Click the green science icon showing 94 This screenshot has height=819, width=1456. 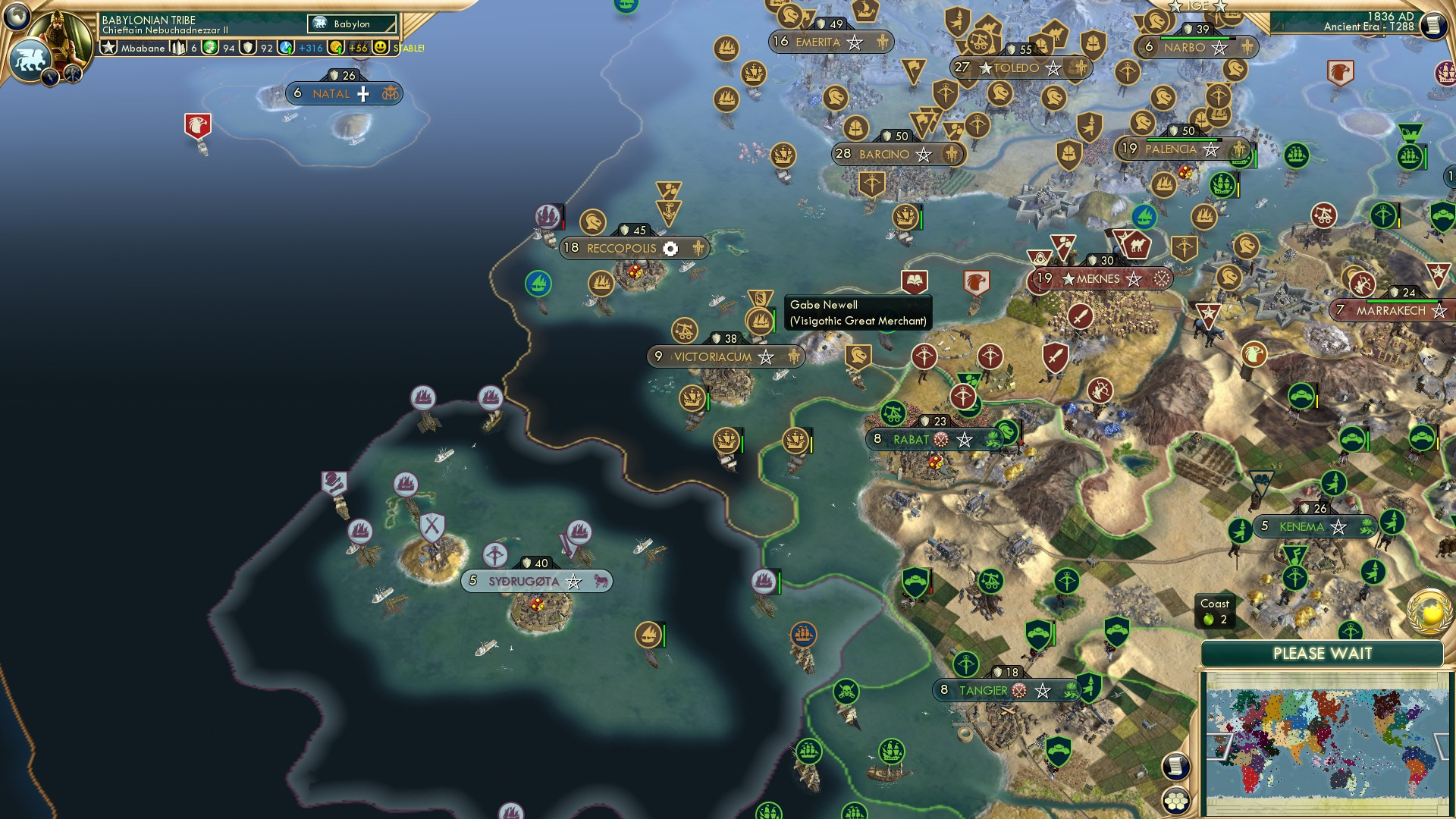210,48
